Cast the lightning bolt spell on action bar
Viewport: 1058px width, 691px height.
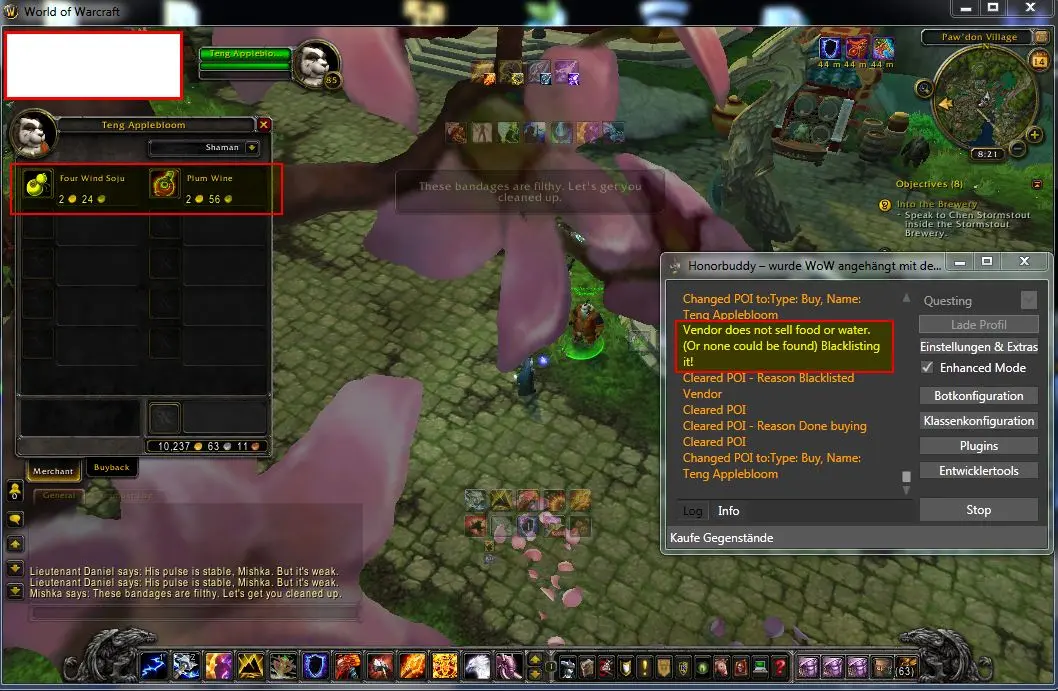[x=154, y=666]
